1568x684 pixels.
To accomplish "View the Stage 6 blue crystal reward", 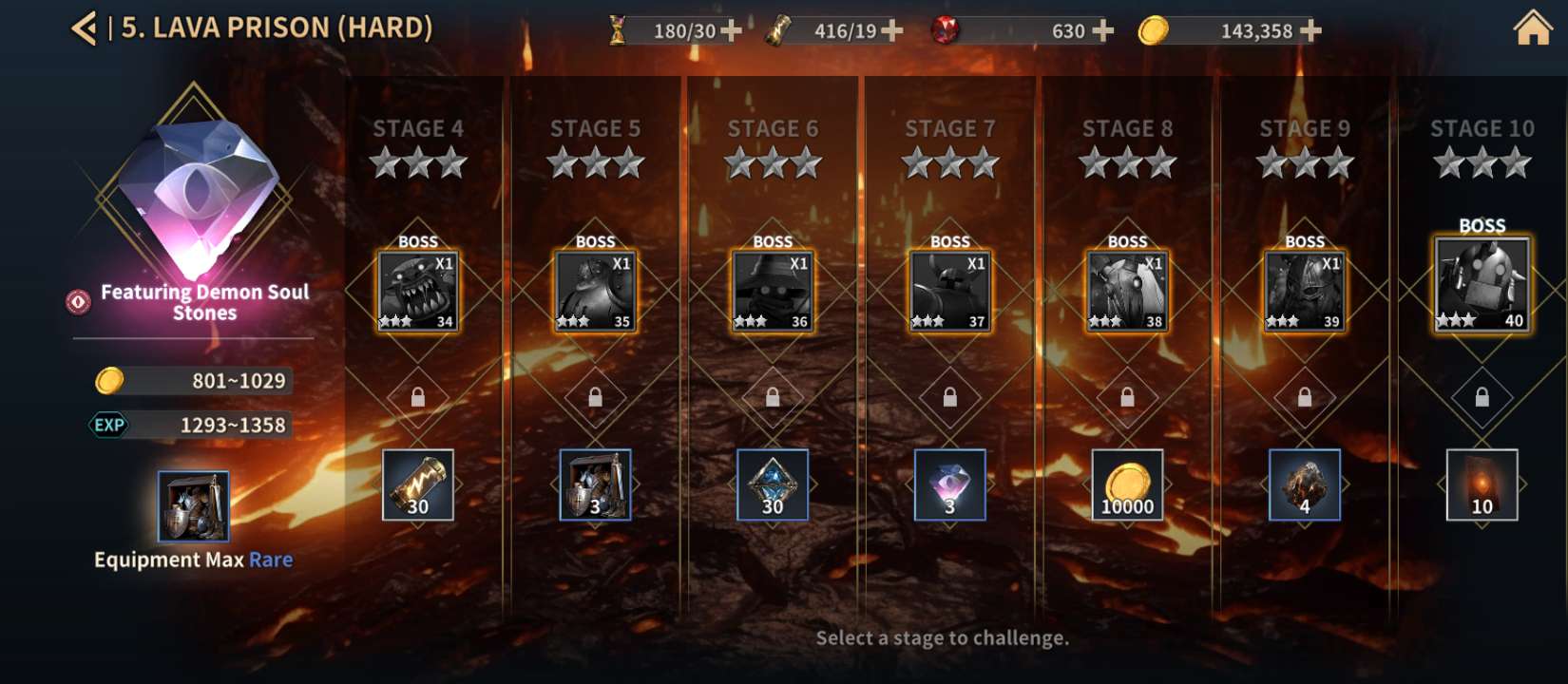I will 773,484.
